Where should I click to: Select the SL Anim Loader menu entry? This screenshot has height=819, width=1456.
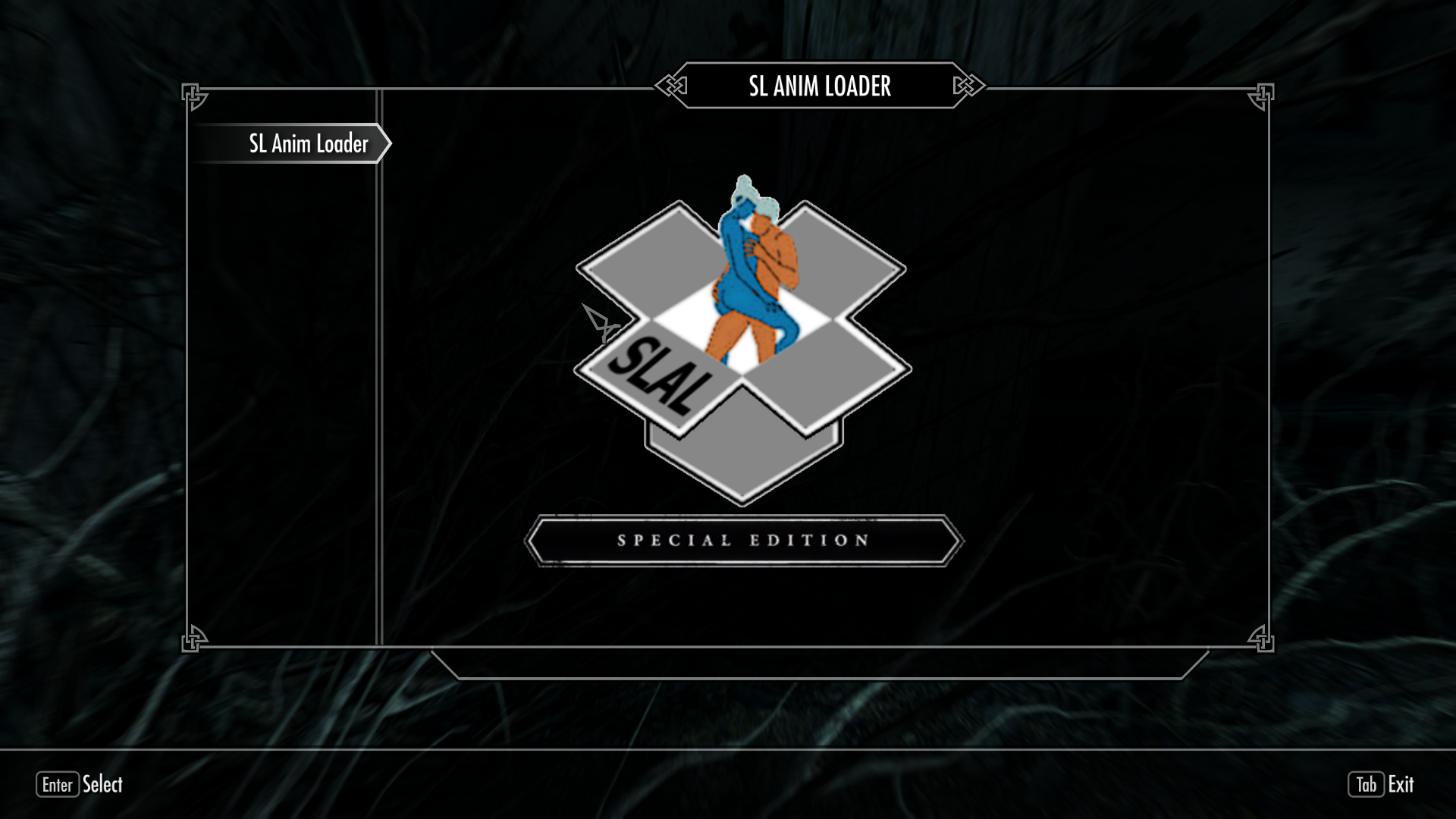(x=308, y=143)
